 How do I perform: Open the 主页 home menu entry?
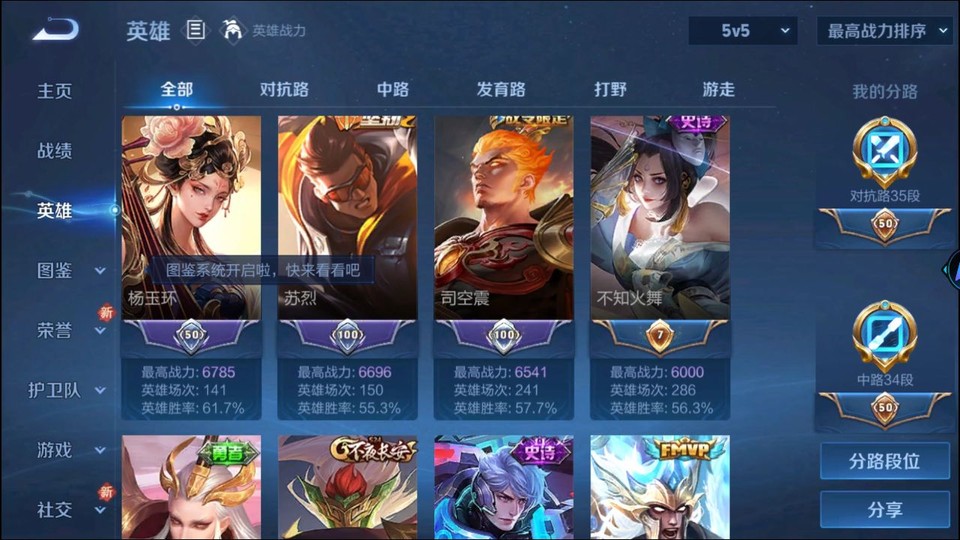pos(55,91)
